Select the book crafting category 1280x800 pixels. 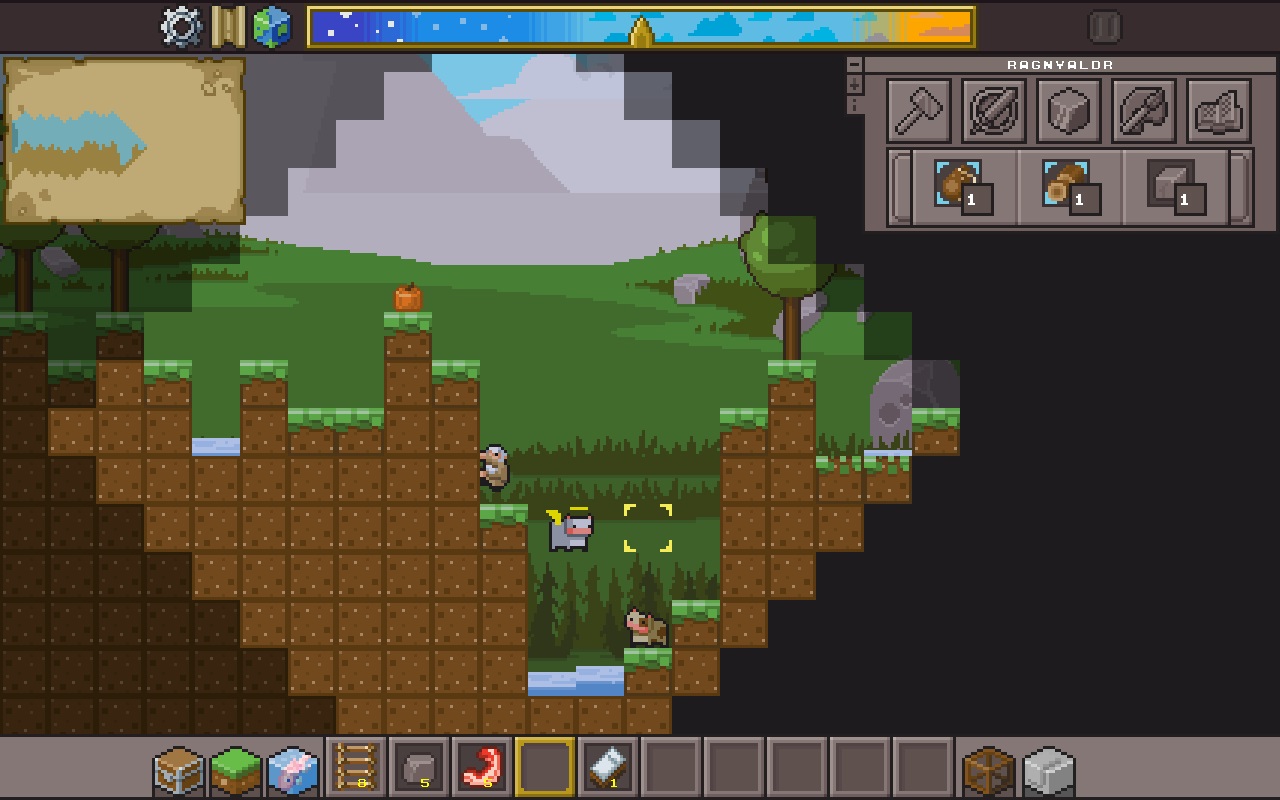1218,111
